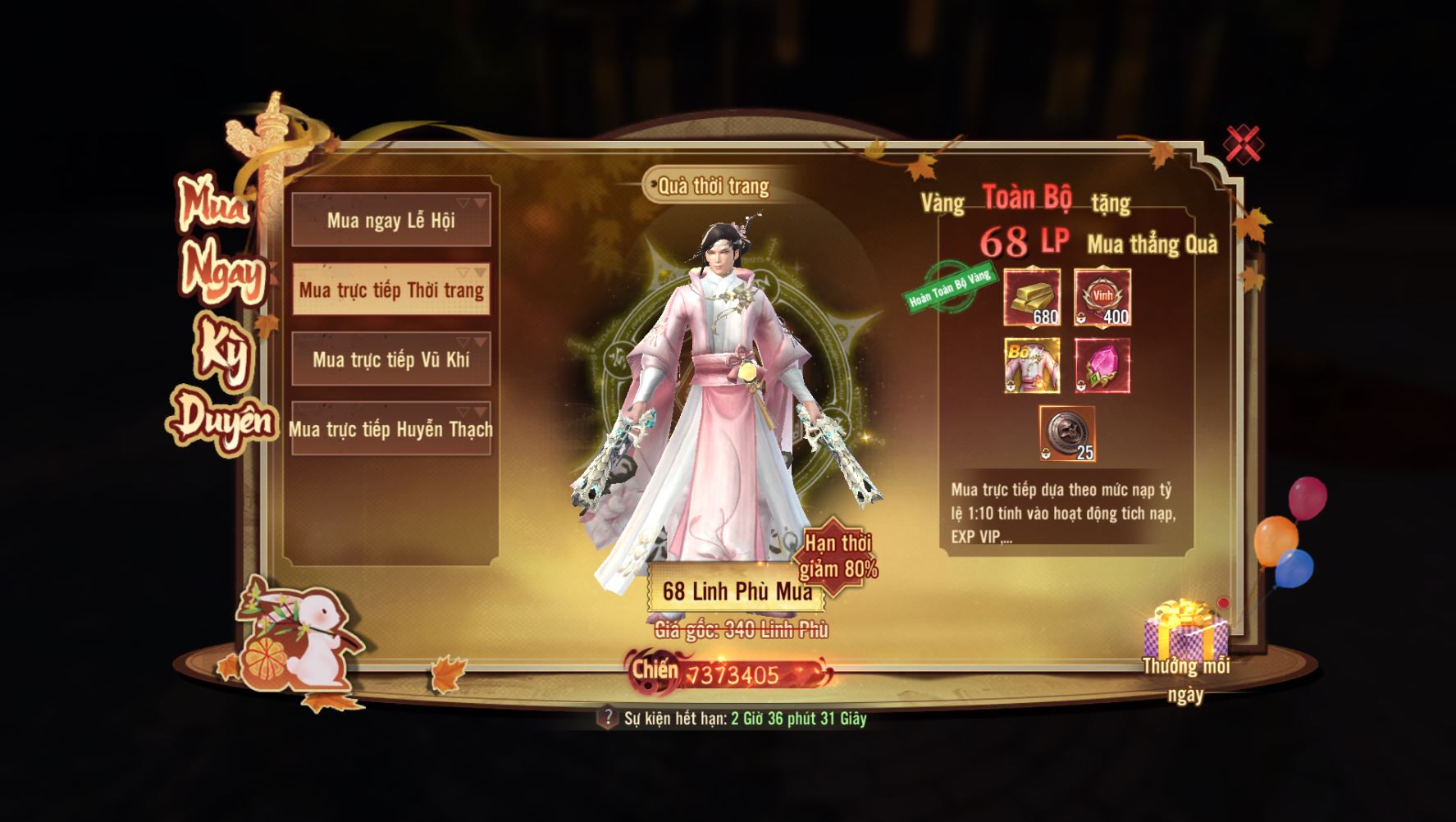Inspect the Vĩnh 400 reward icon
Image resolution: width=1456 pixels, height=822 pixels.
[1102, 297]
